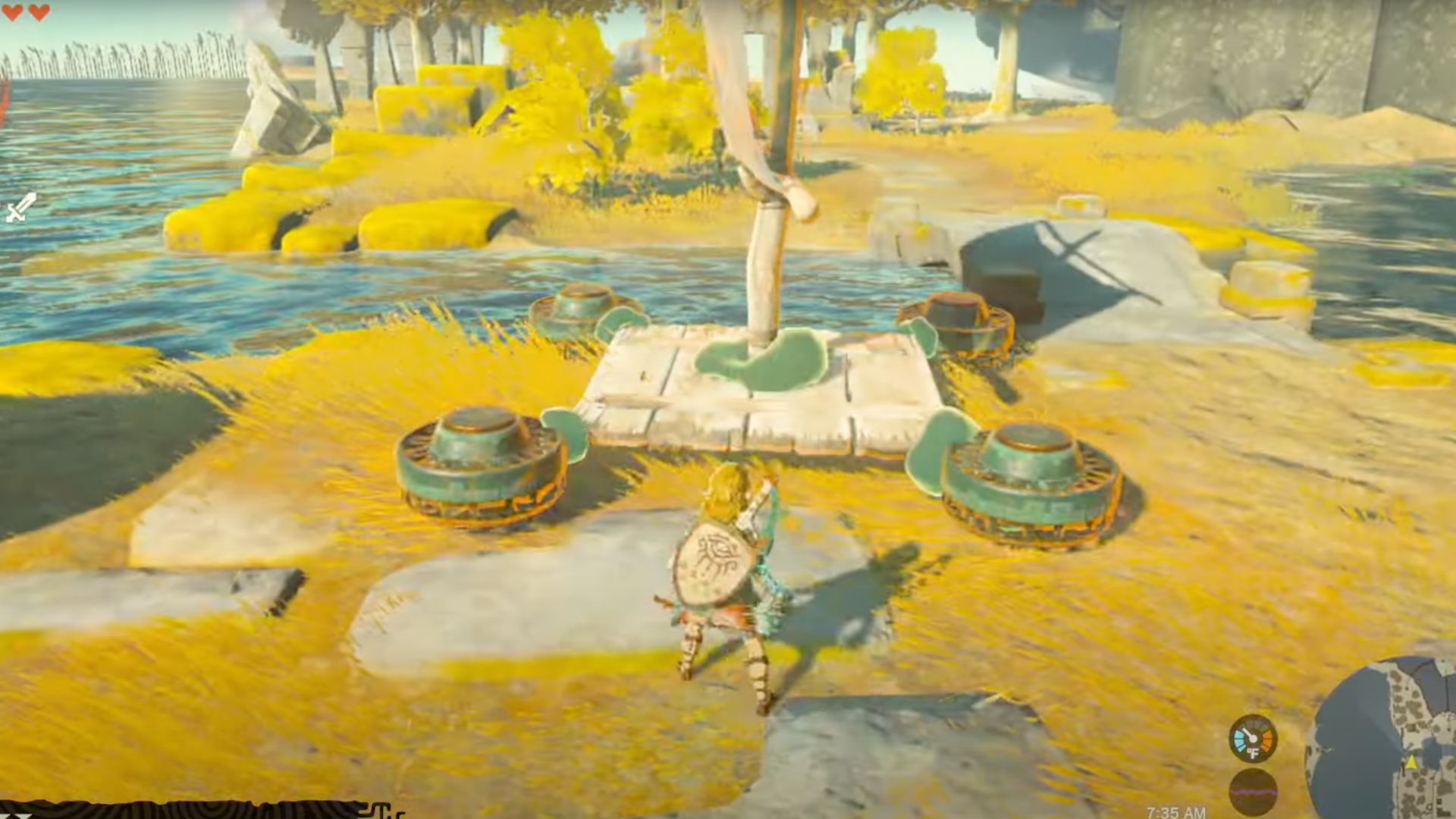
Task: Click the noise level indicator circle
Action: point(1254,790)
